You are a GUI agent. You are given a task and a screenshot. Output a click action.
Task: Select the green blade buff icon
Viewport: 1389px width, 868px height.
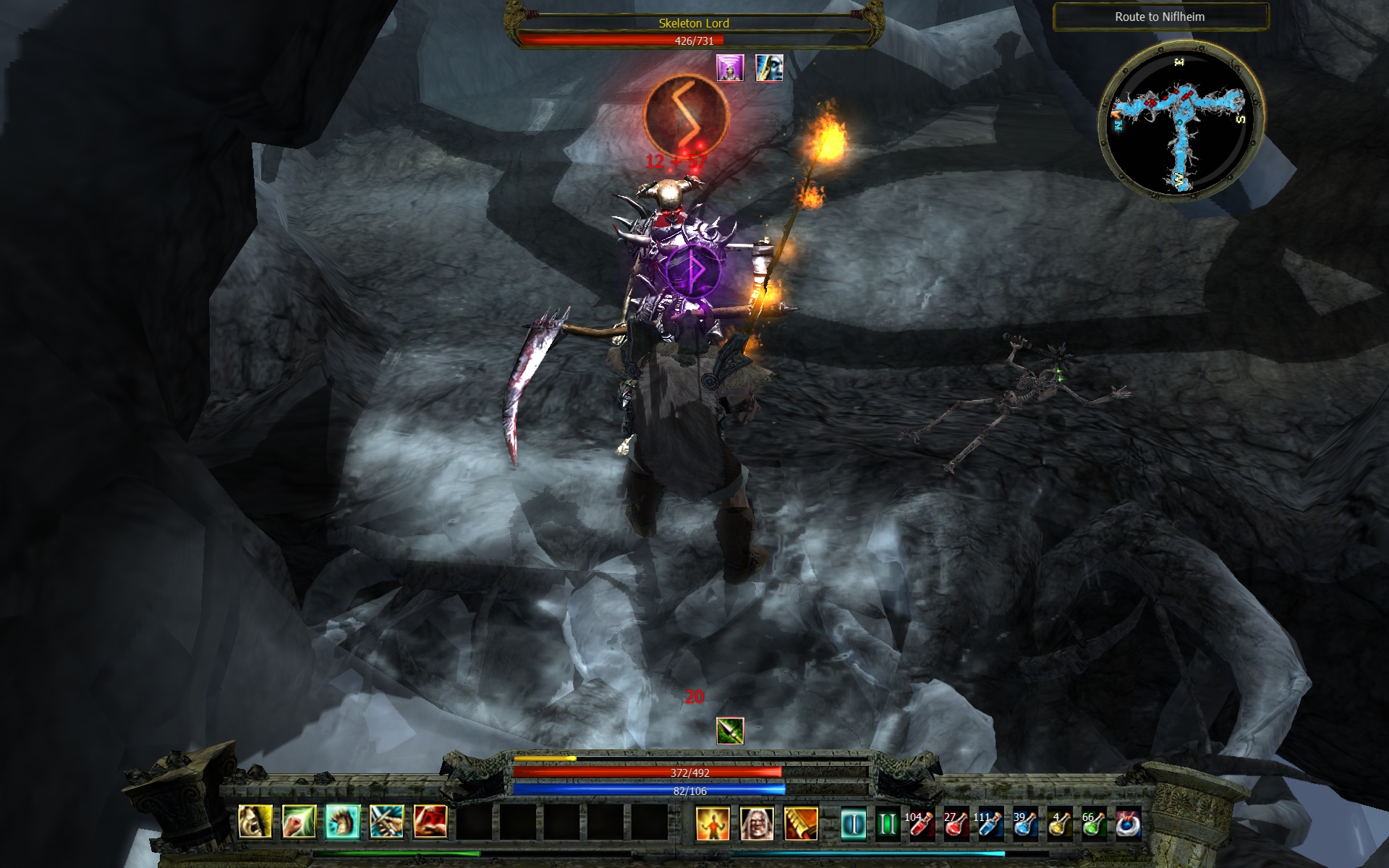point(730,731)
